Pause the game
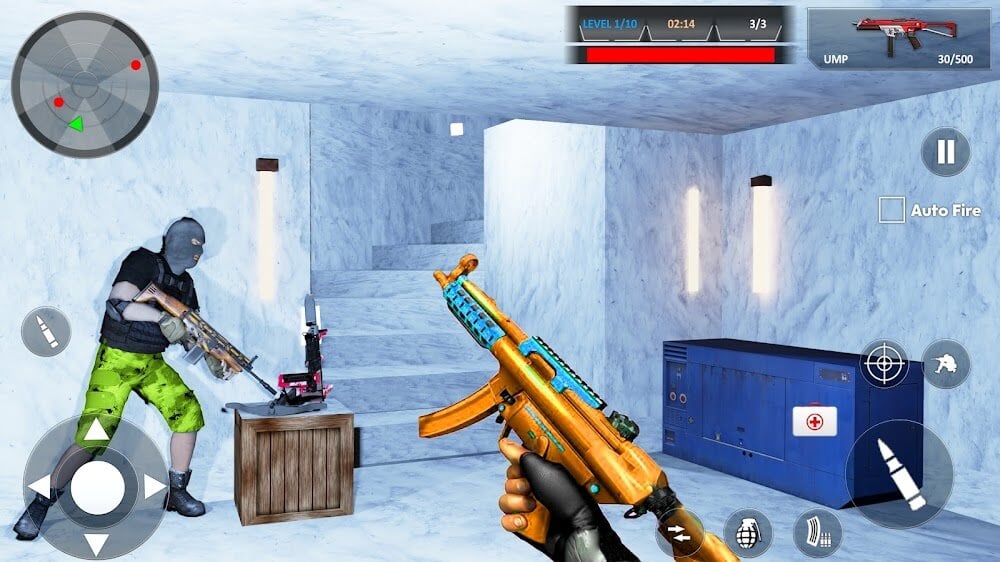This screenshot has height=562, width=1000. (945, 152)
